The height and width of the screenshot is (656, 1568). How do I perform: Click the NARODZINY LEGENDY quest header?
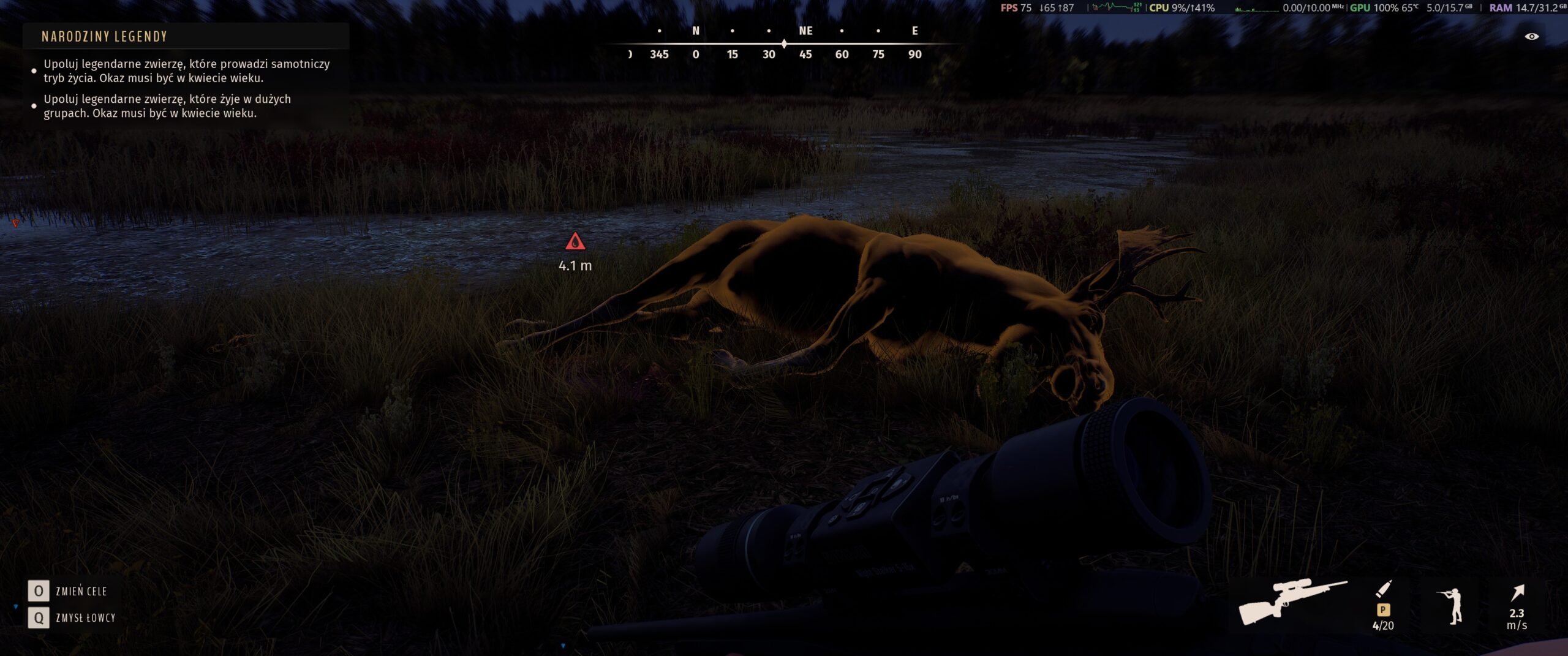pyautogui.click(x=102, y=37)
